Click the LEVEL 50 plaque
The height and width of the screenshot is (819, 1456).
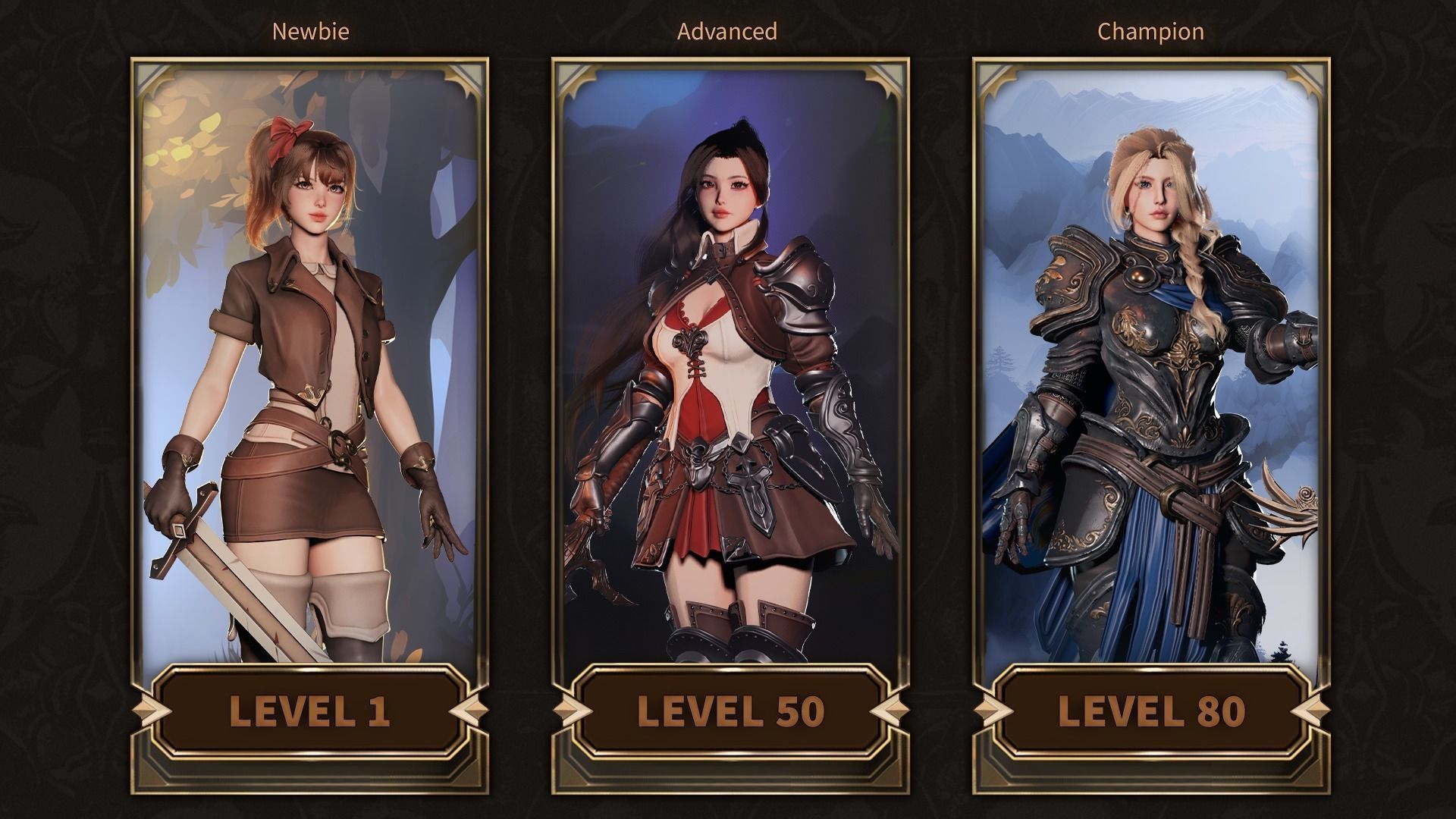(x=730, y=711)
